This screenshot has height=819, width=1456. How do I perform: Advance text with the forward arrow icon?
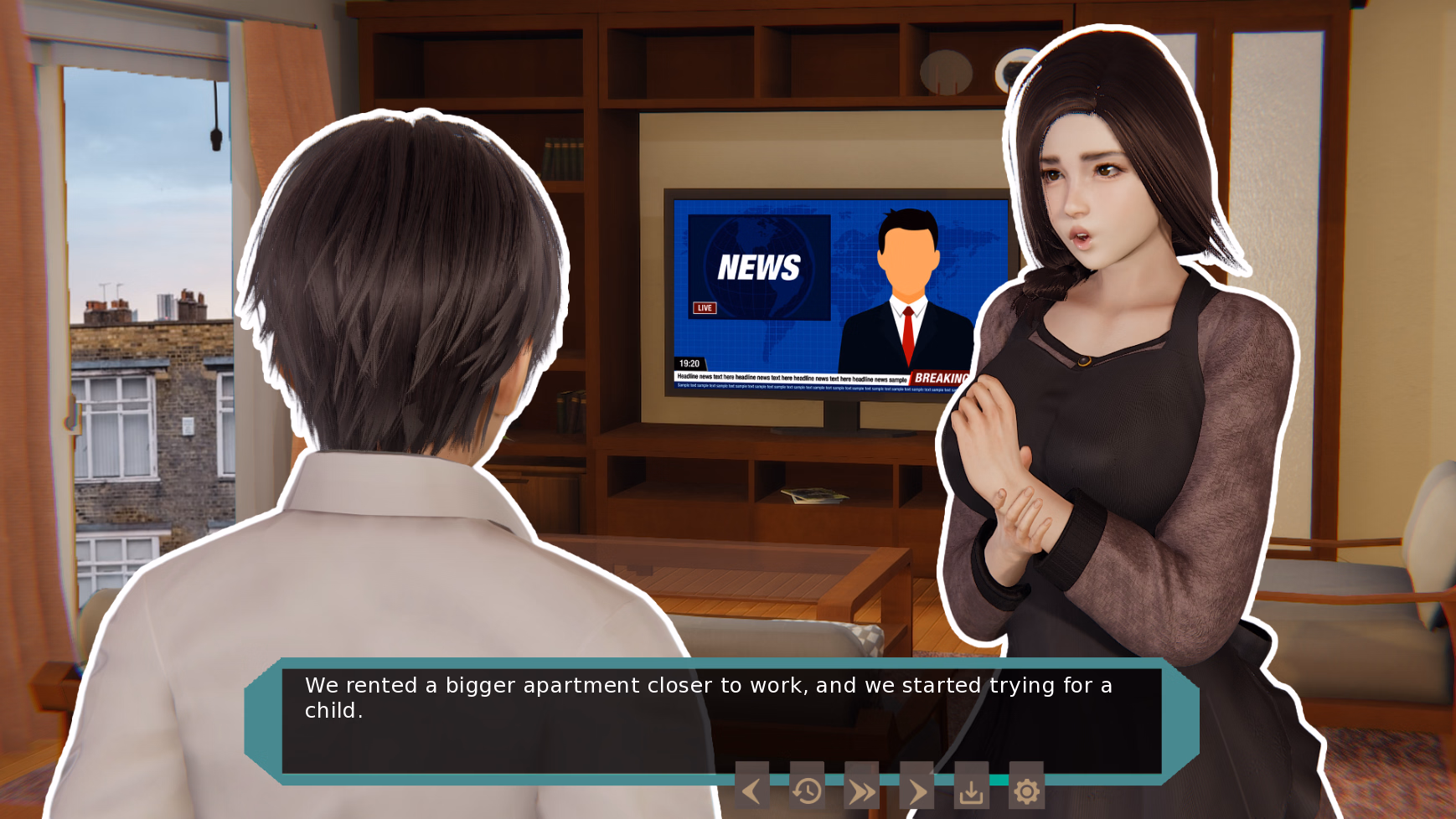point(917,791)
